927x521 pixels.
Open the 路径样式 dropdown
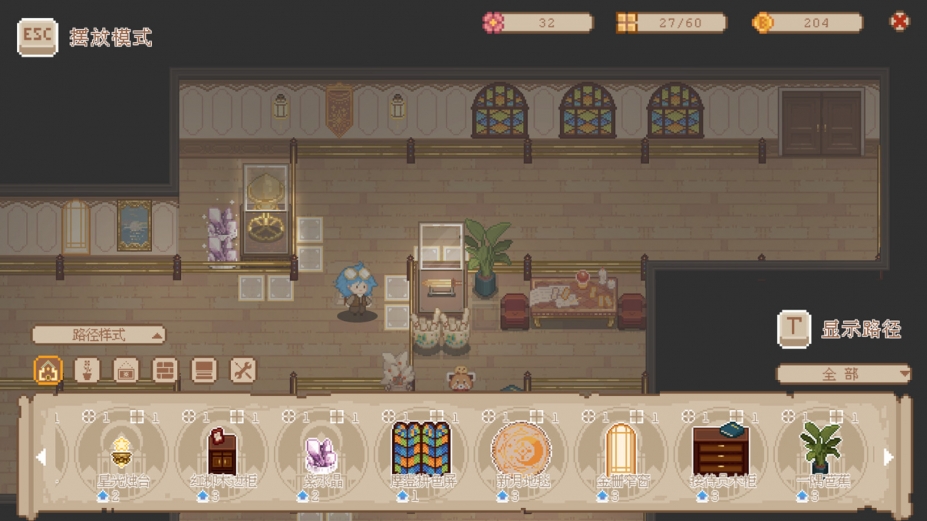point(99,335)
